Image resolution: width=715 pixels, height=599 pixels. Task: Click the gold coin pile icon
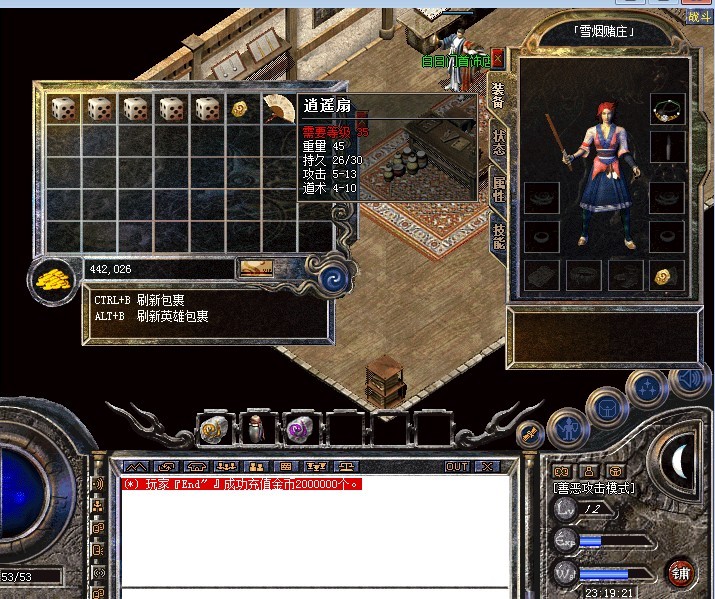coord(52,279)
